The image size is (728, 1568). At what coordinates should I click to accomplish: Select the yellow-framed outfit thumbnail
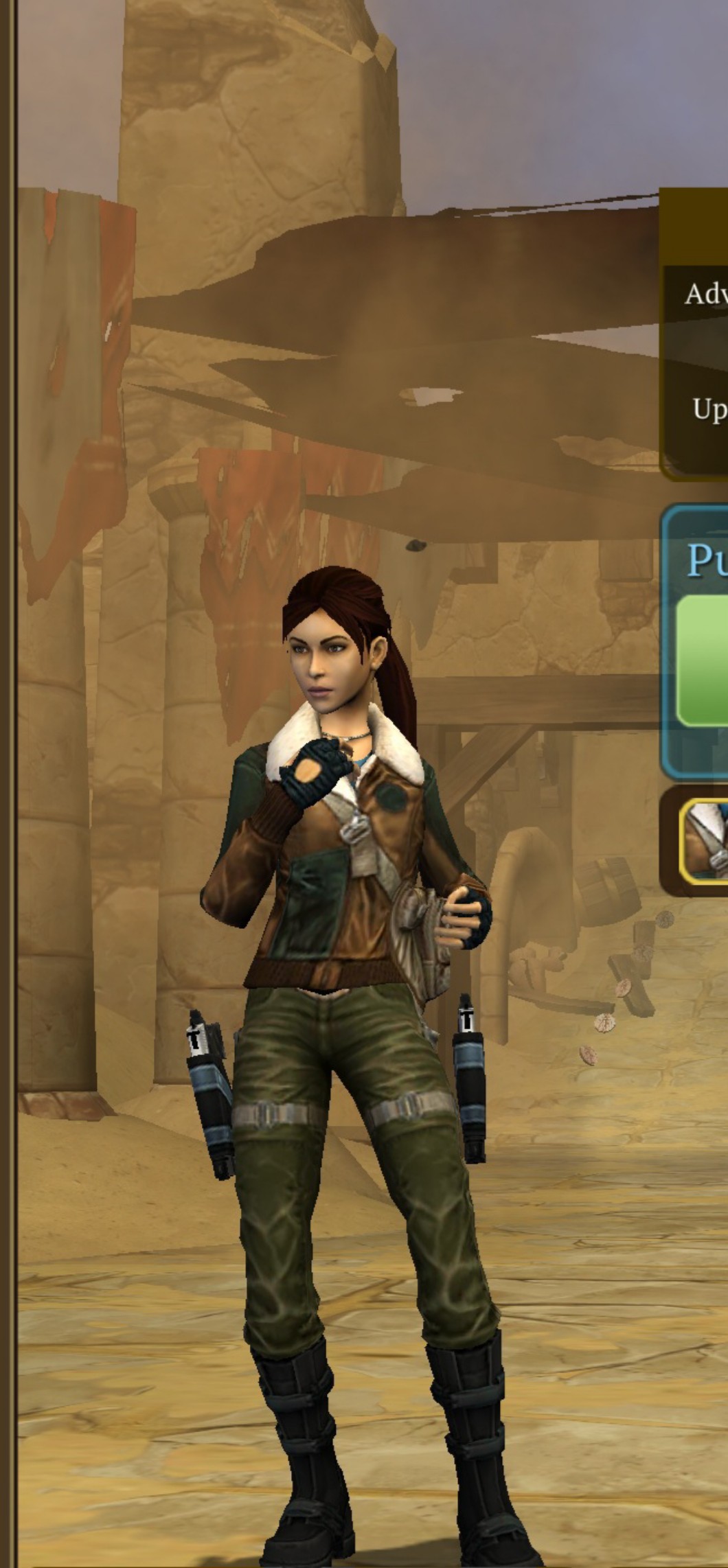coord(705,841)
